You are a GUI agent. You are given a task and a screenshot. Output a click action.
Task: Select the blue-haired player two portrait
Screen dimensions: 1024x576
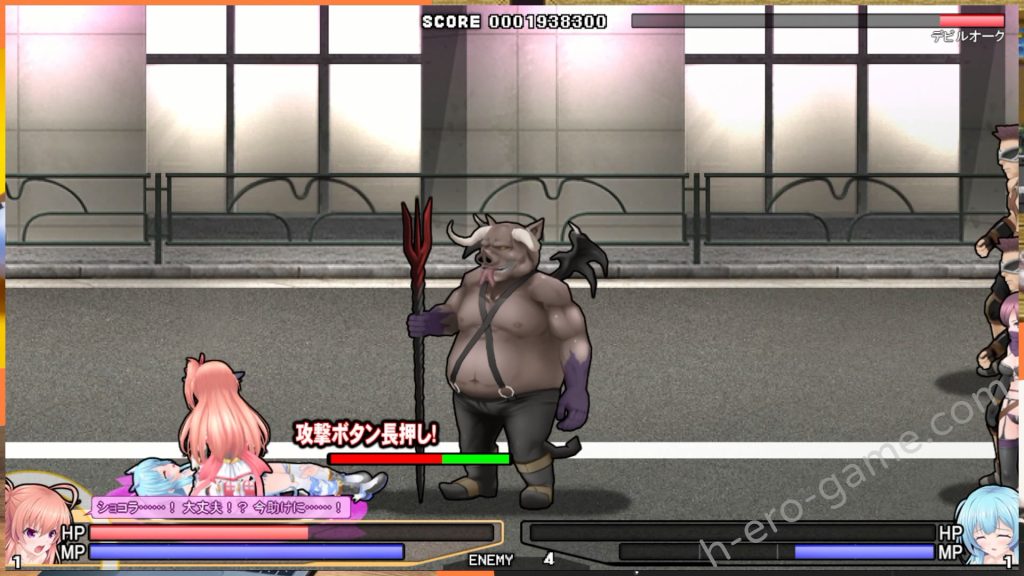(987, 524)
